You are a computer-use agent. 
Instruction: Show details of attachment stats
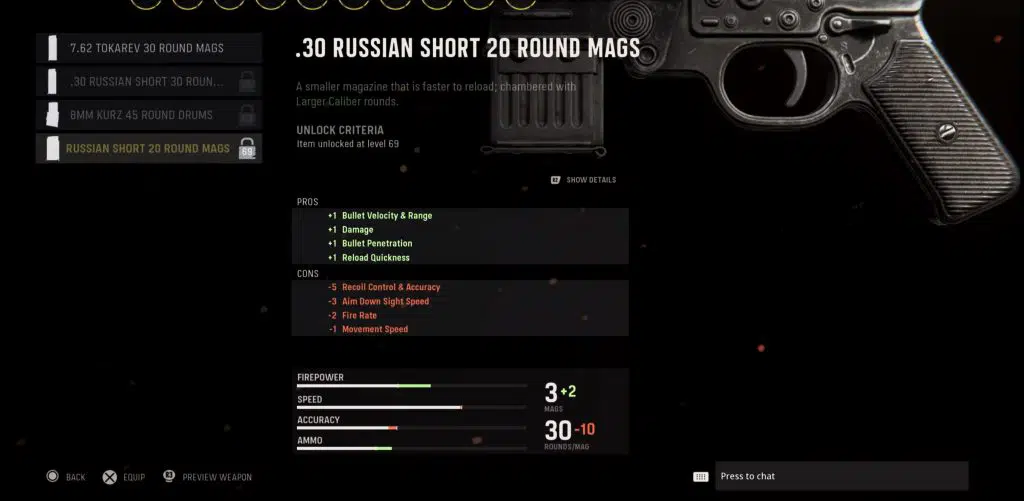coord(584,180)
